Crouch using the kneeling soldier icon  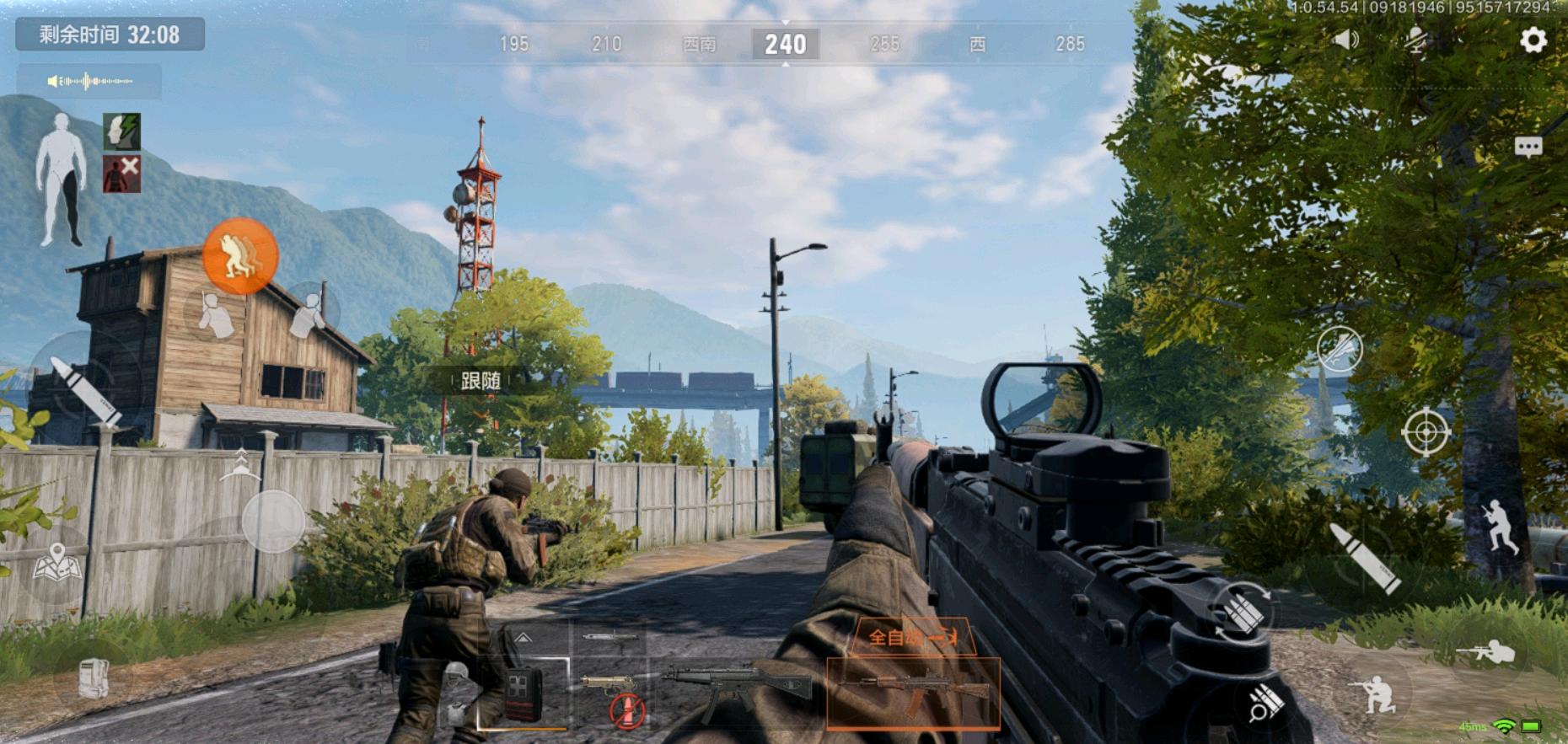point(1375,694)
